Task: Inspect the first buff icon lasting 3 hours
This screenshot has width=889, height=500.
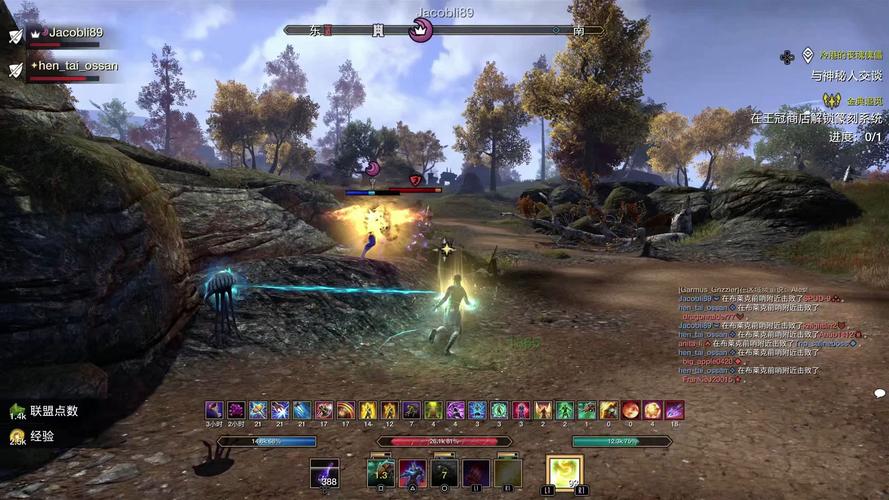Action: [x=214, y=410]
